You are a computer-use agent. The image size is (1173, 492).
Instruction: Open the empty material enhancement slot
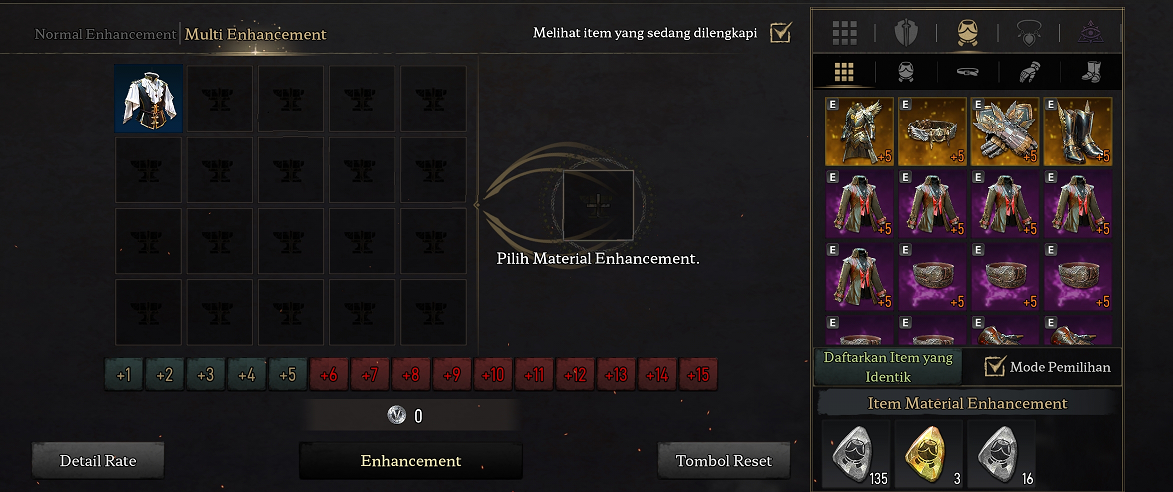pos(598,204)
